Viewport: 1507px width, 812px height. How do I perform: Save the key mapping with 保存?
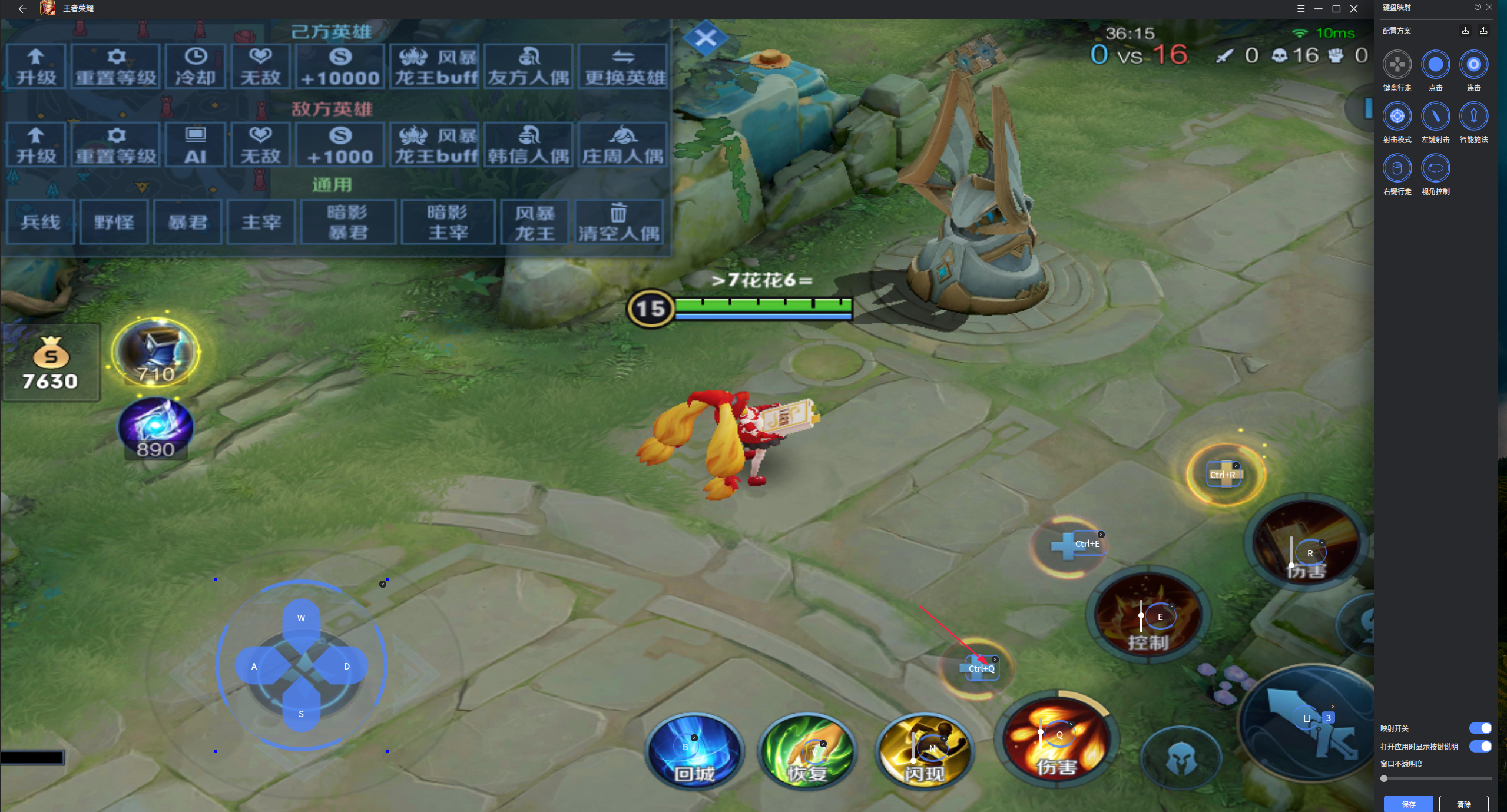1408,804
